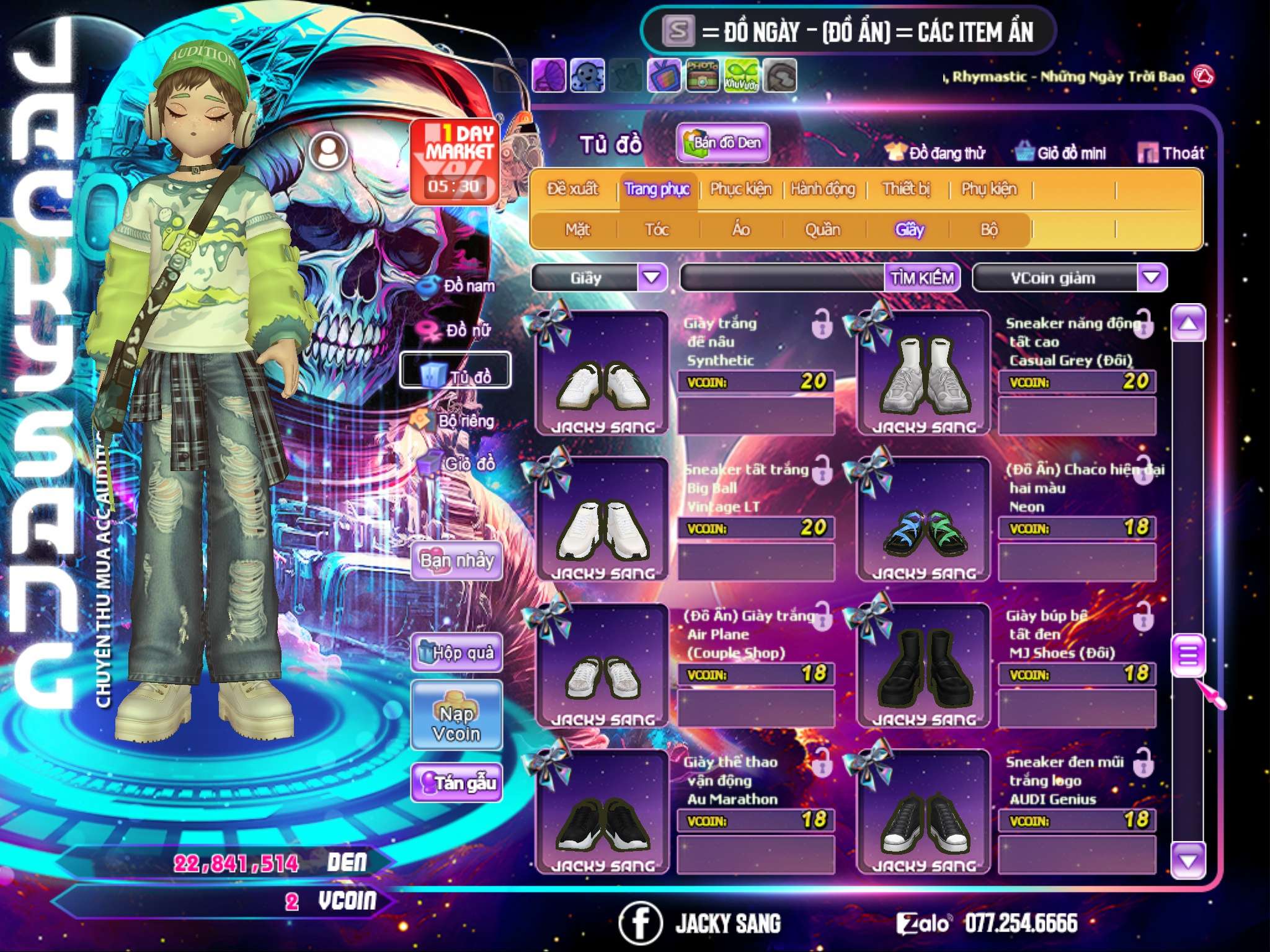Open the 1 Day Market promotion
This screenshot has width=1270, height=952.
point(455,160)
